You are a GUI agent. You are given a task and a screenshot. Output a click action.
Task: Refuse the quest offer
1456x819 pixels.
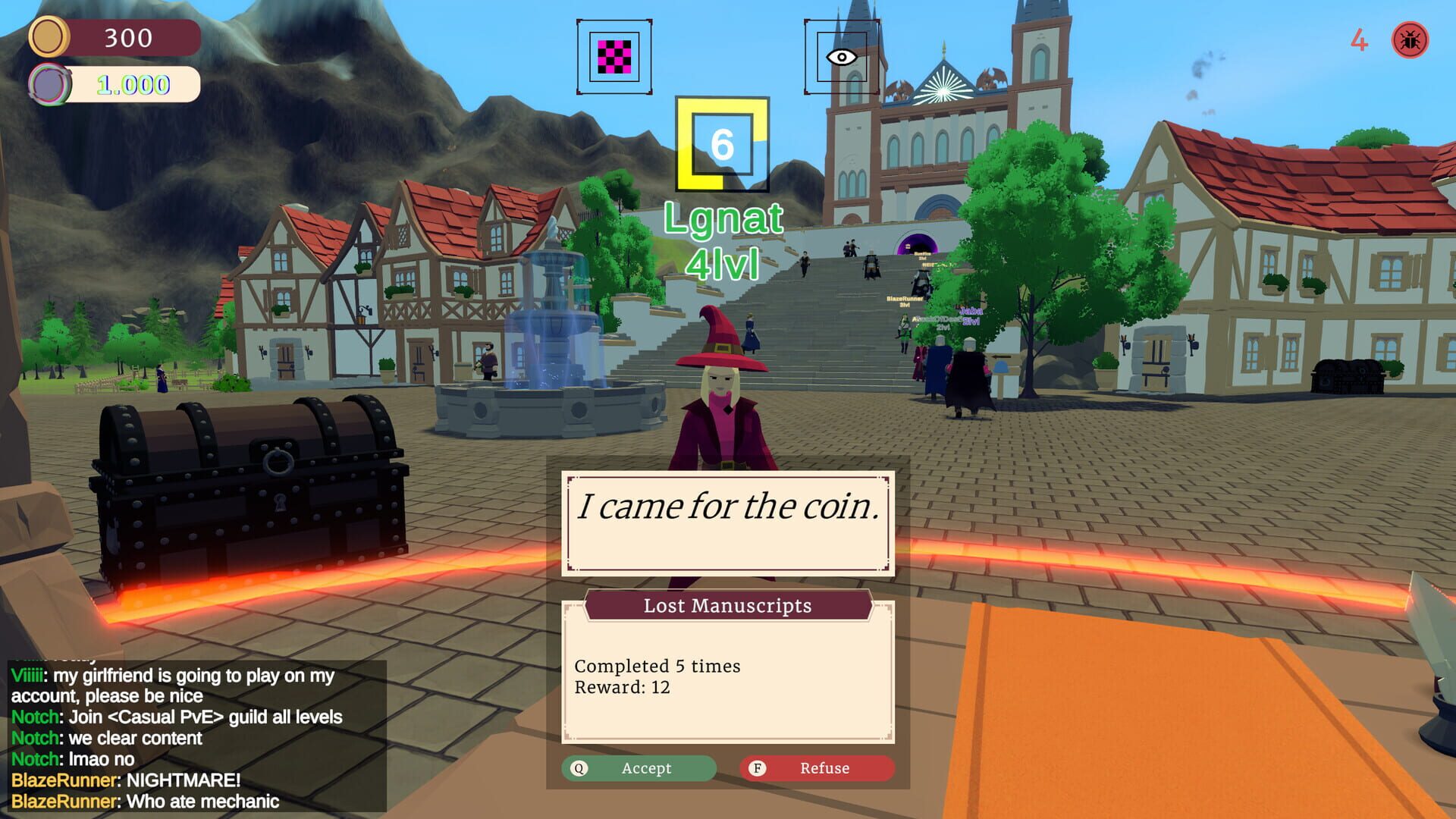[x=817, y=768]
